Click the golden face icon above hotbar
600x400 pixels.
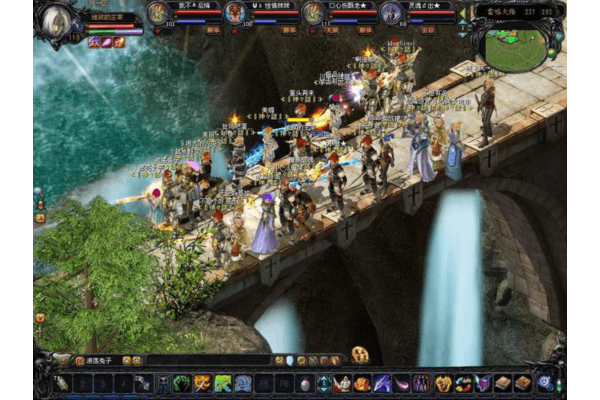[x=360, y=354]
